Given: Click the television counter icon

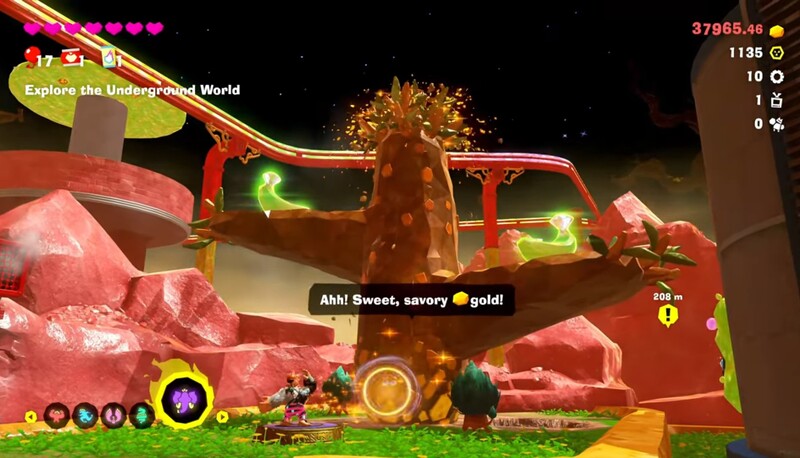Looking at the screenshot, I should click(x=777, y=100).
